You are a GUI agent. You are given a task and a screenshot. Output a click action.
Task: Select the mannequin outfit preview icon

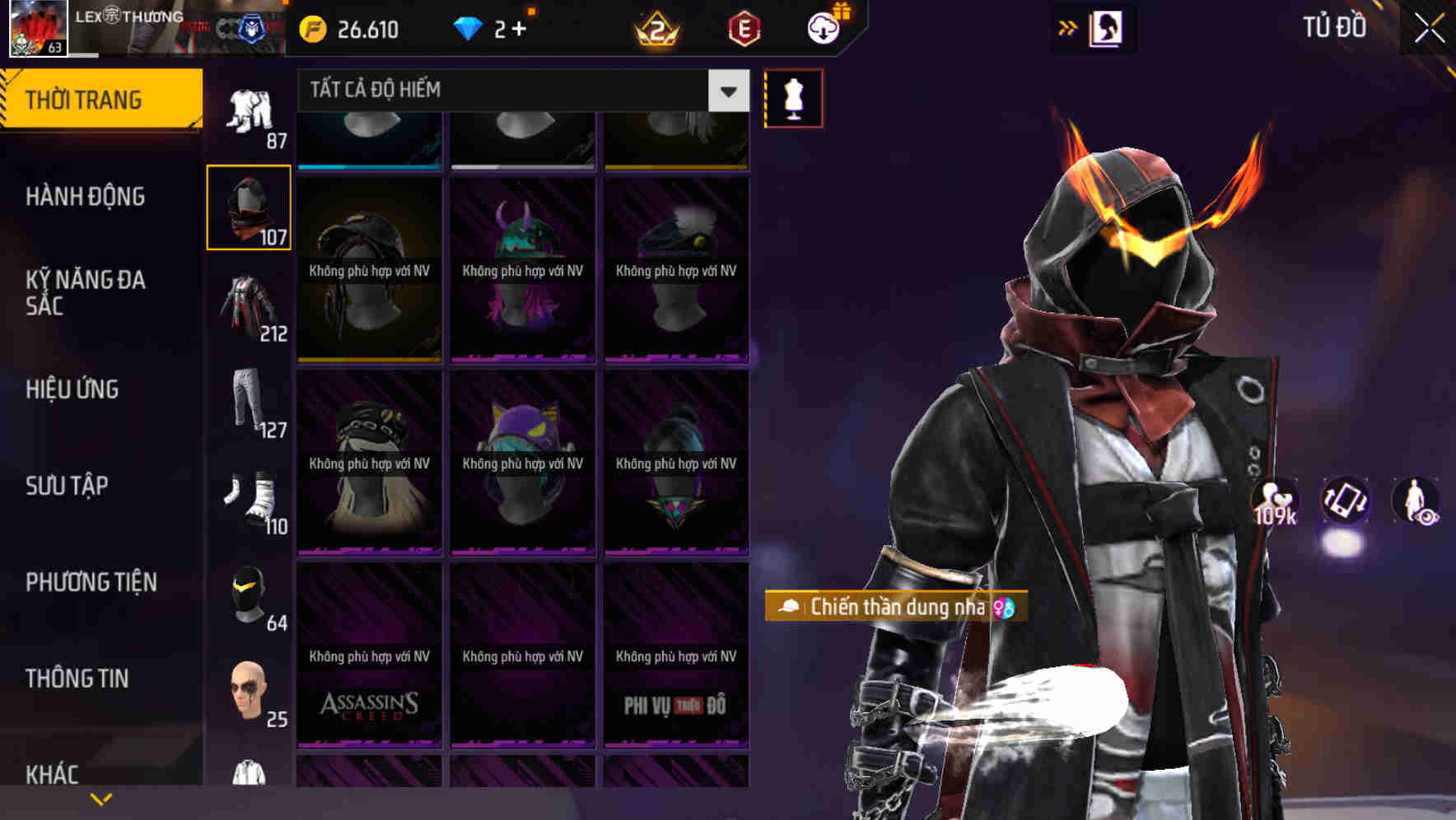coord(793,98)
